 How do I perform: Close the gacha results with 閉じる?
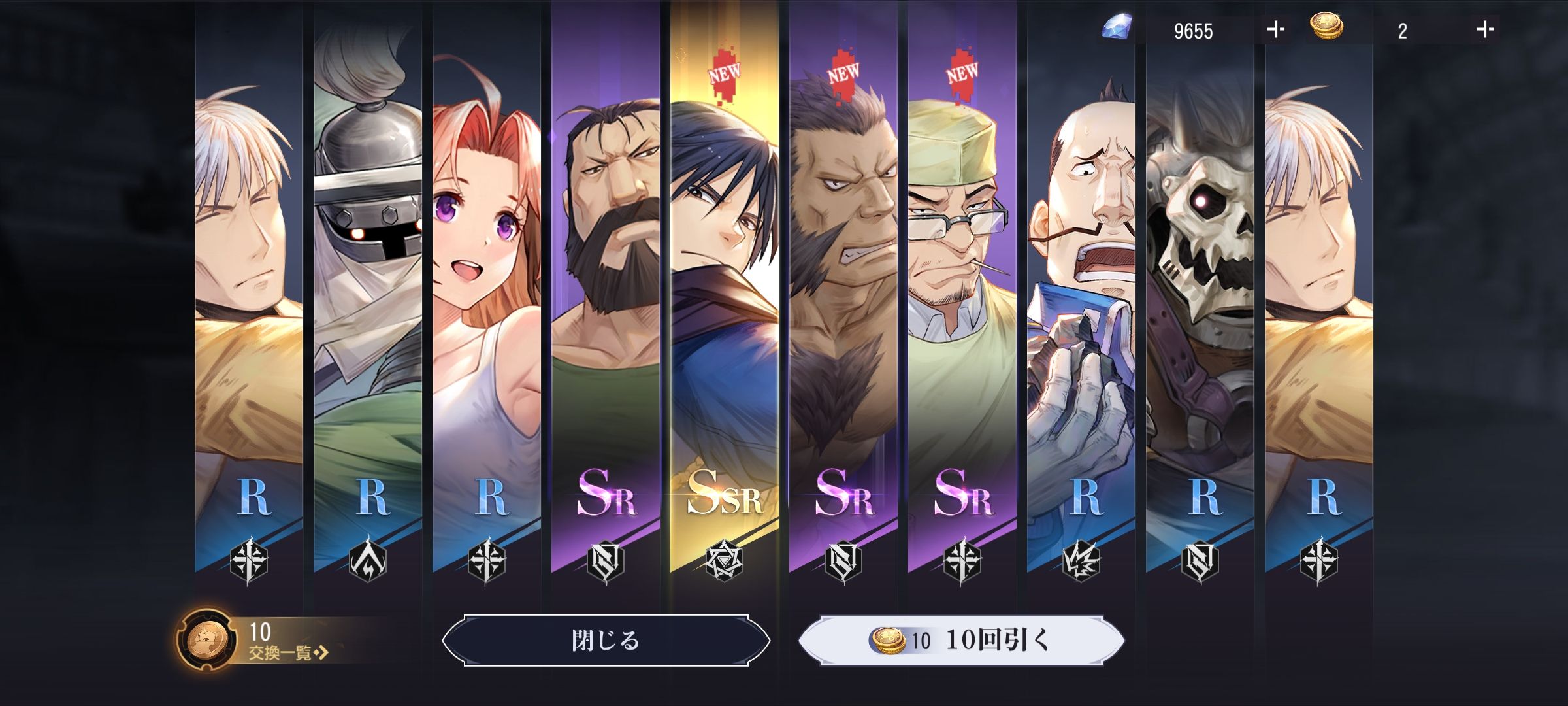[x=606, y=641]
